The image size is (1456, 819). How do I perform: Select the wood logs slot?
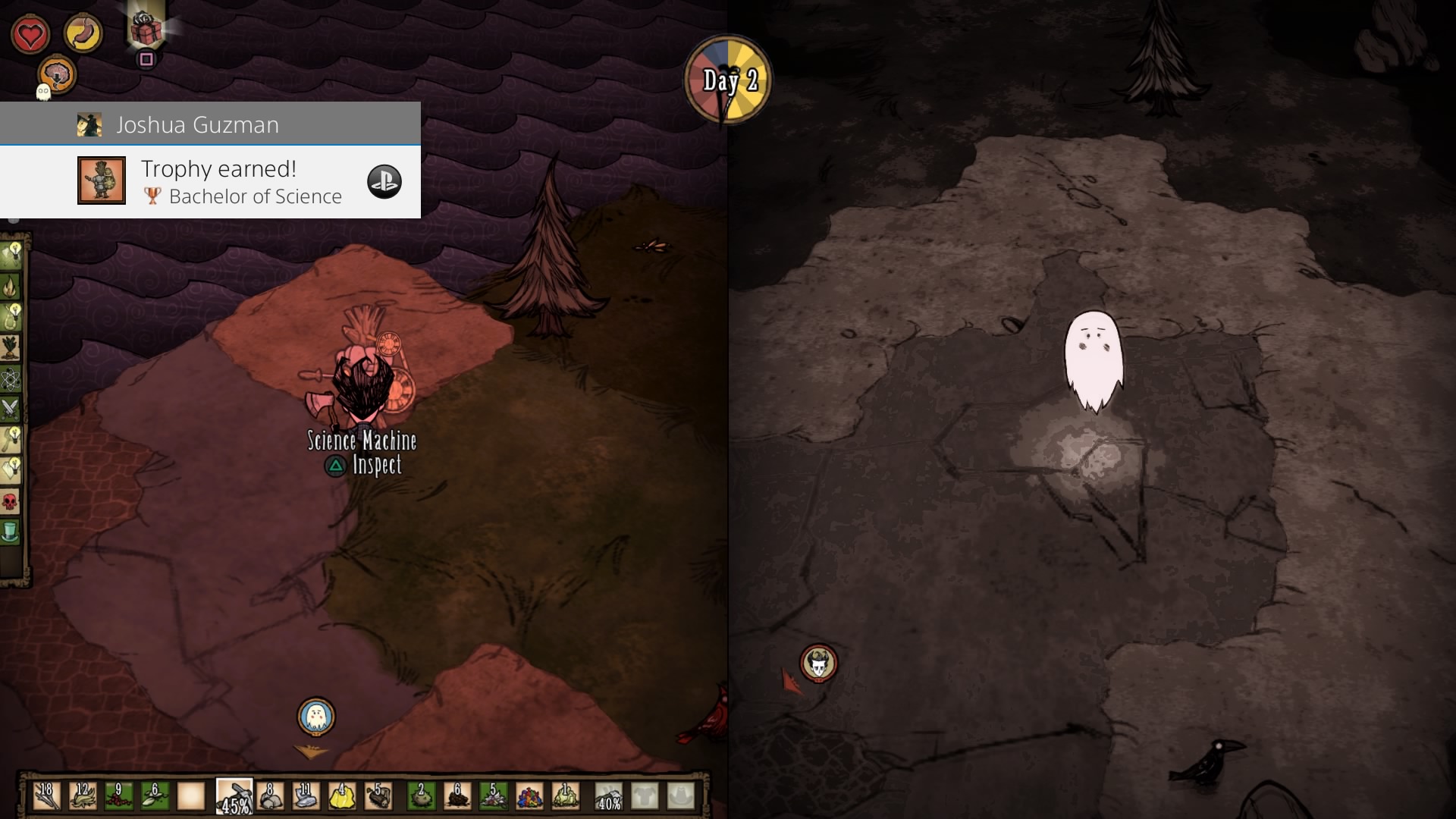378,796
